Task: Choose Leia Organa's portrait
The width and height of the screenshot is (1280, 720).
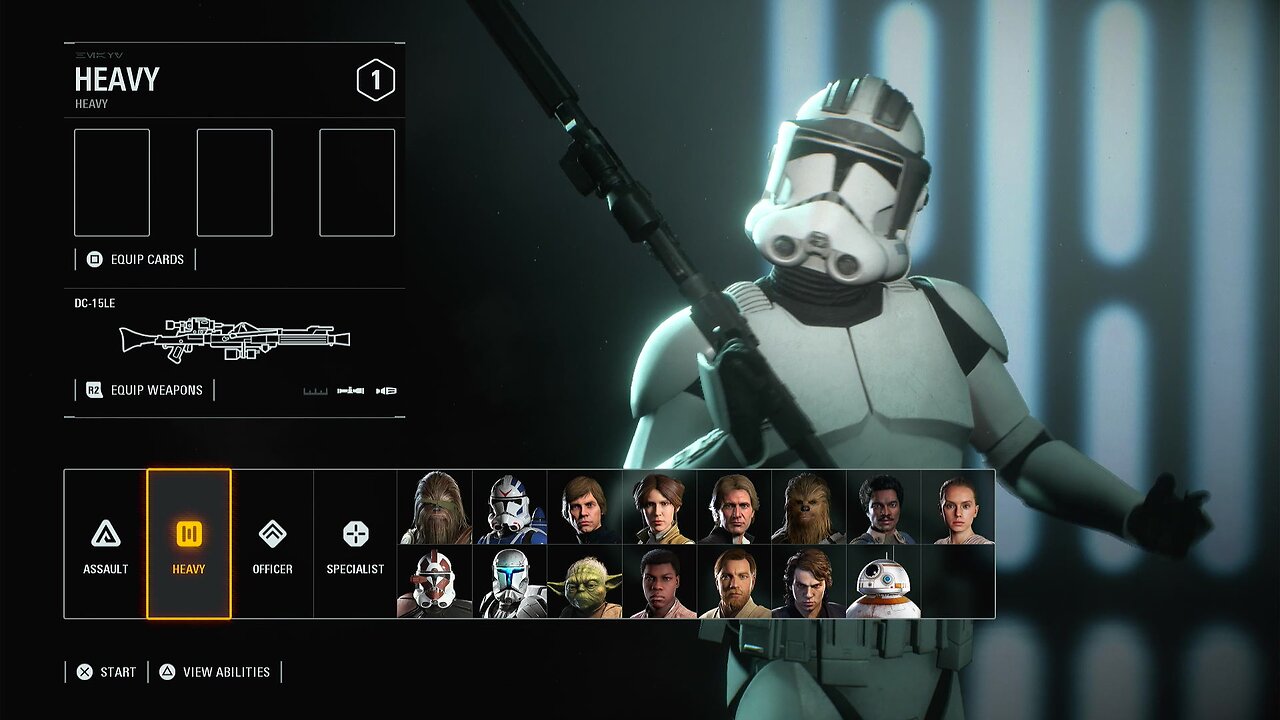Action: click(x=659, y=507)
